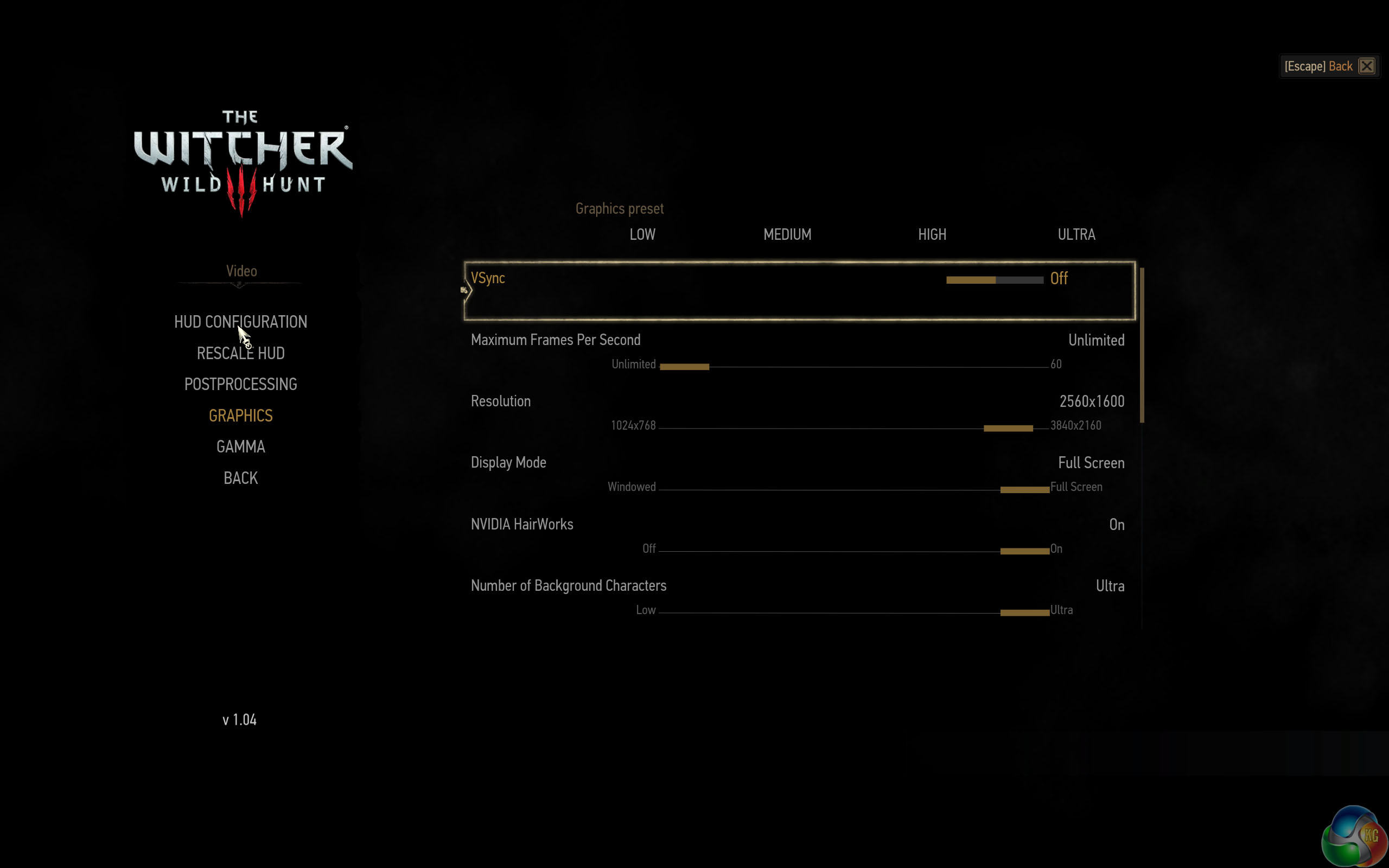The height and width of the screenshot is (868, 1389).
Task: Switch the Display Mode slider
Action: [854, 490]
